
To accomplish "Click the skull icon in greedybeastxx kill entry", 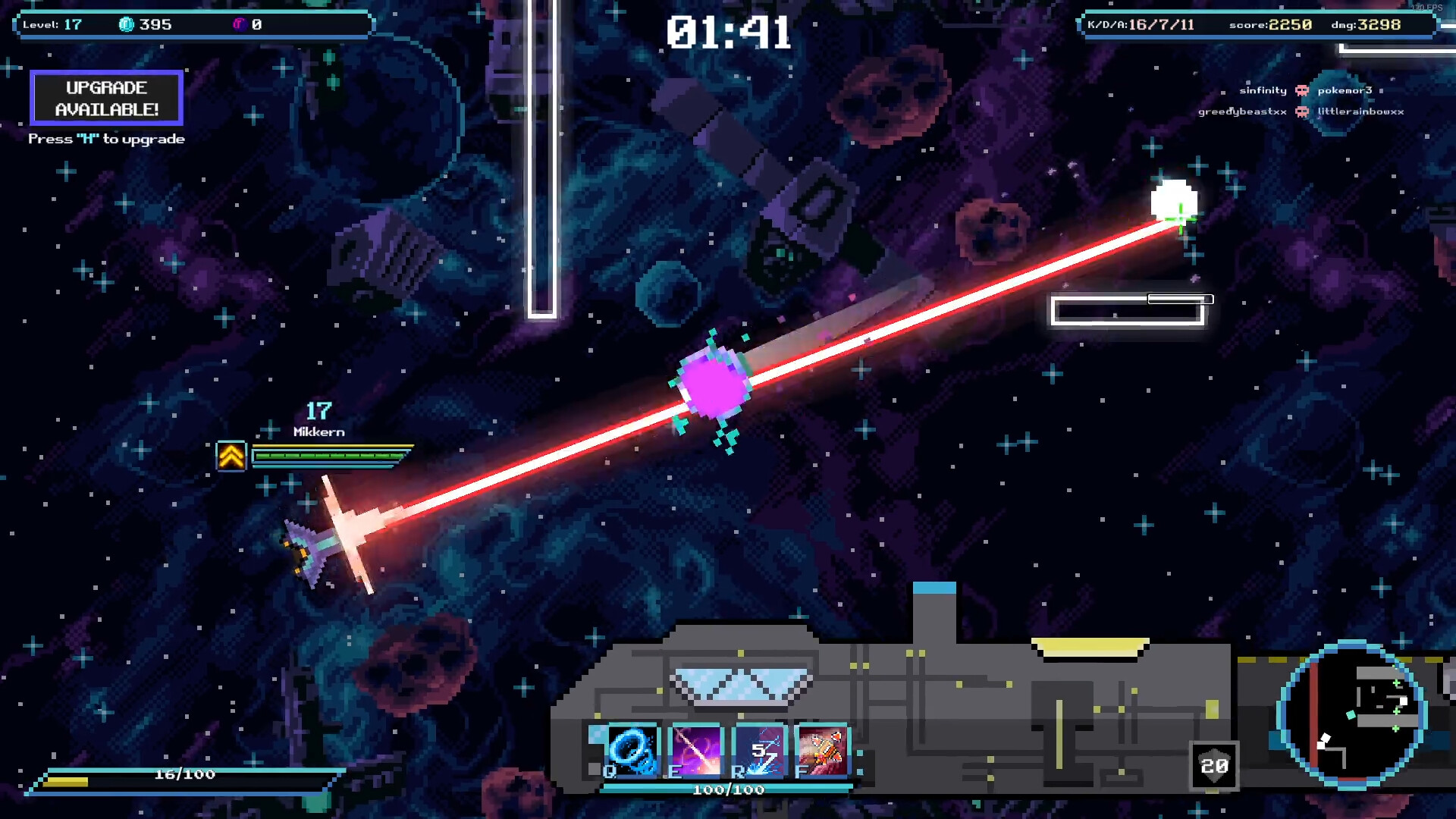I will pyautogui.click(x=1301, y=111).
